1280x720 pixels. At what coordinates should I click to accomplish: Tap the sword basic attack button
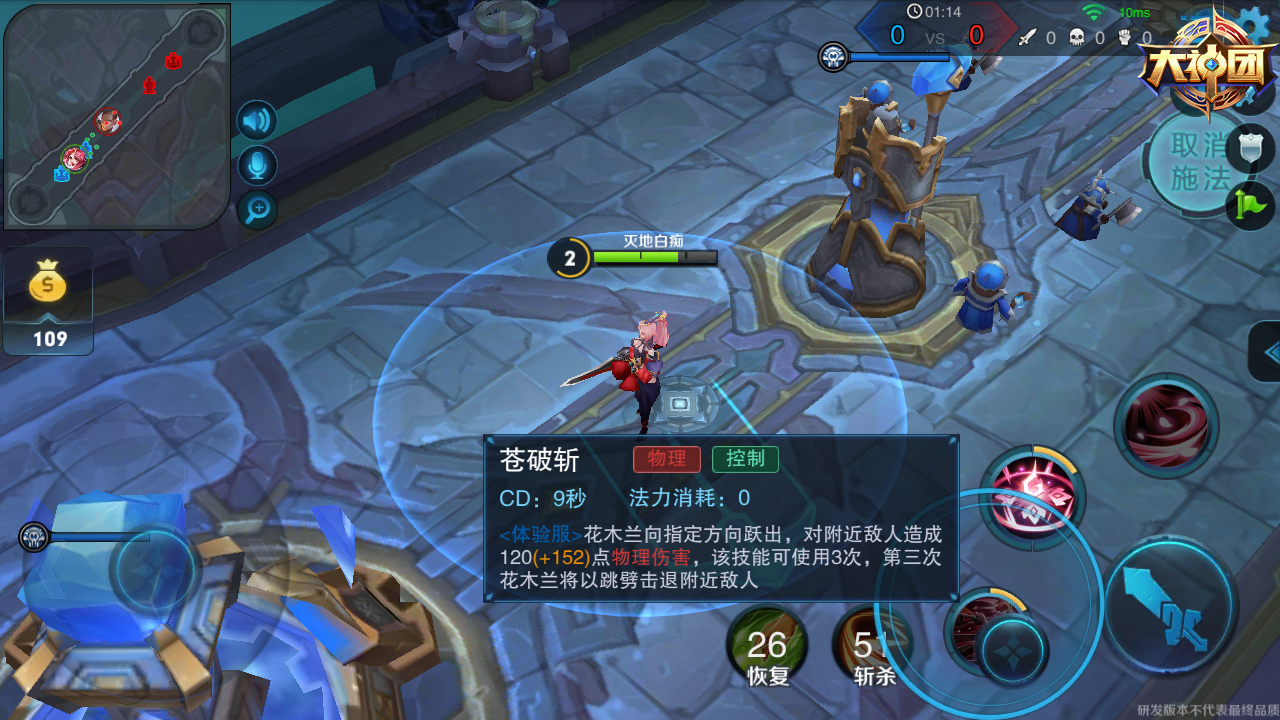[x=1171, y=603]
